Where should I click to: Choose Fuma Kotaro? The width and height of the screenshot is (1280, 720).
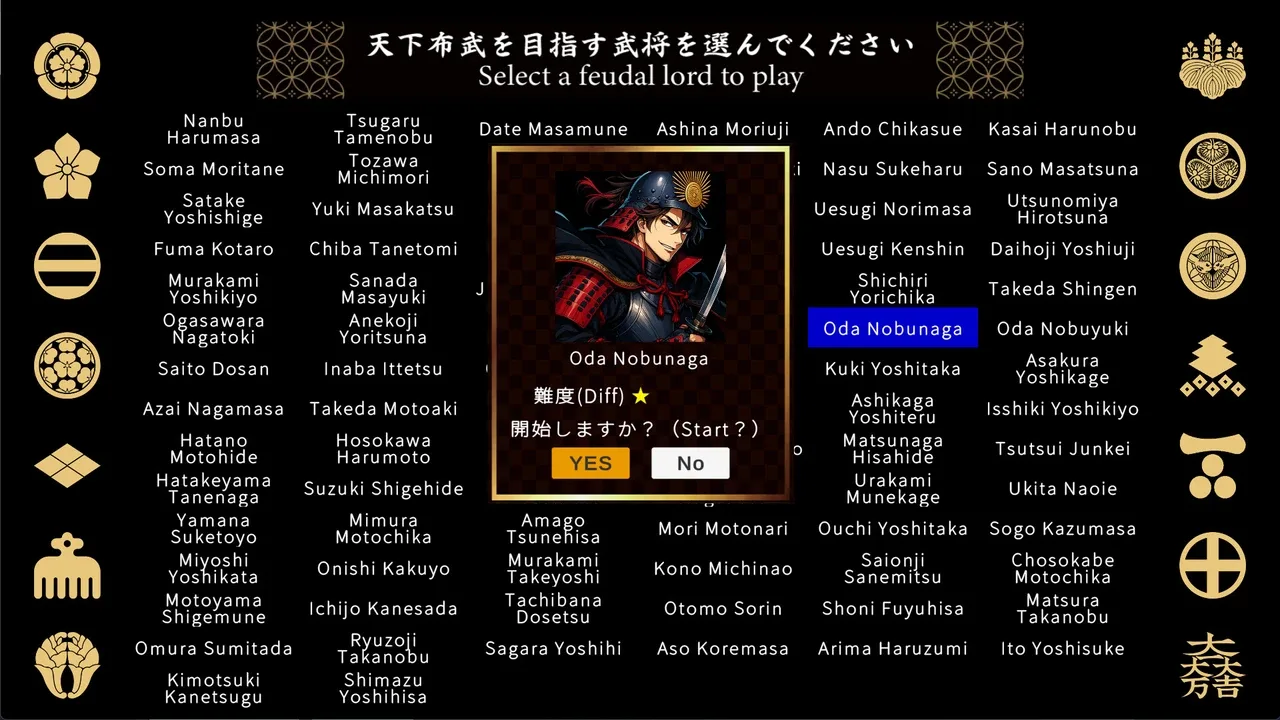(x=213, y=249)
